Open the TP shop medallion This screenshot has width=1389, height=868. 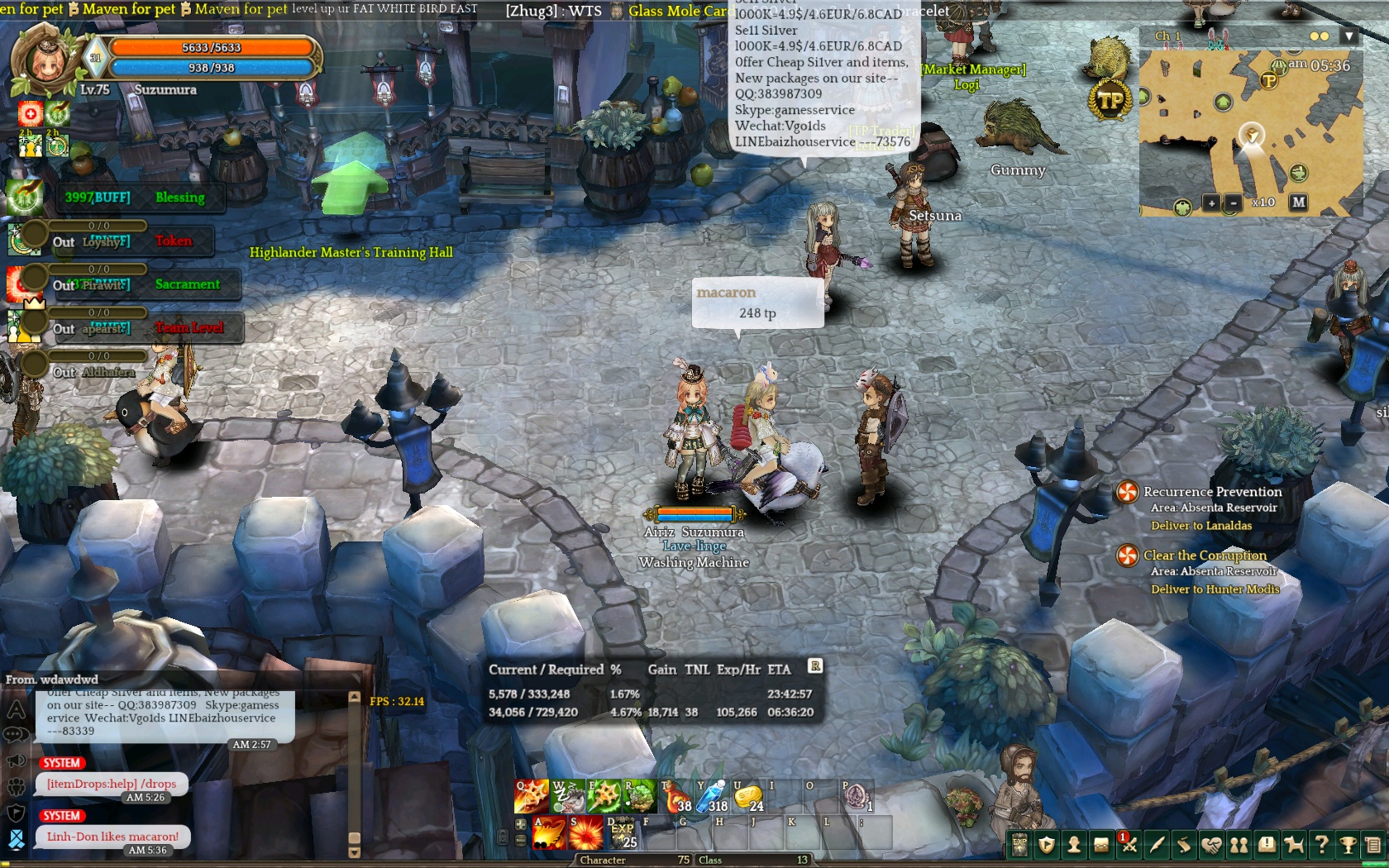point(1110,101)
